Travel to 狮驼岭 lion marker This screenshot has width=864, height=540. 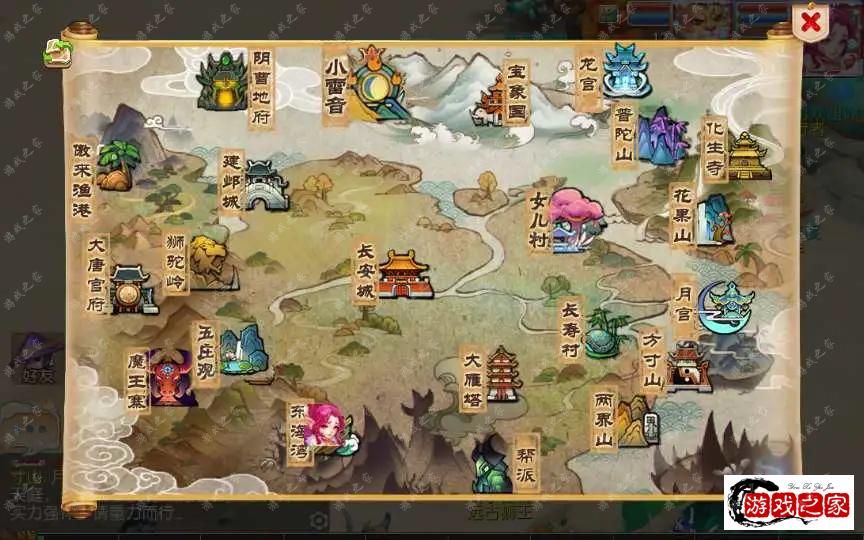point(210,262)
